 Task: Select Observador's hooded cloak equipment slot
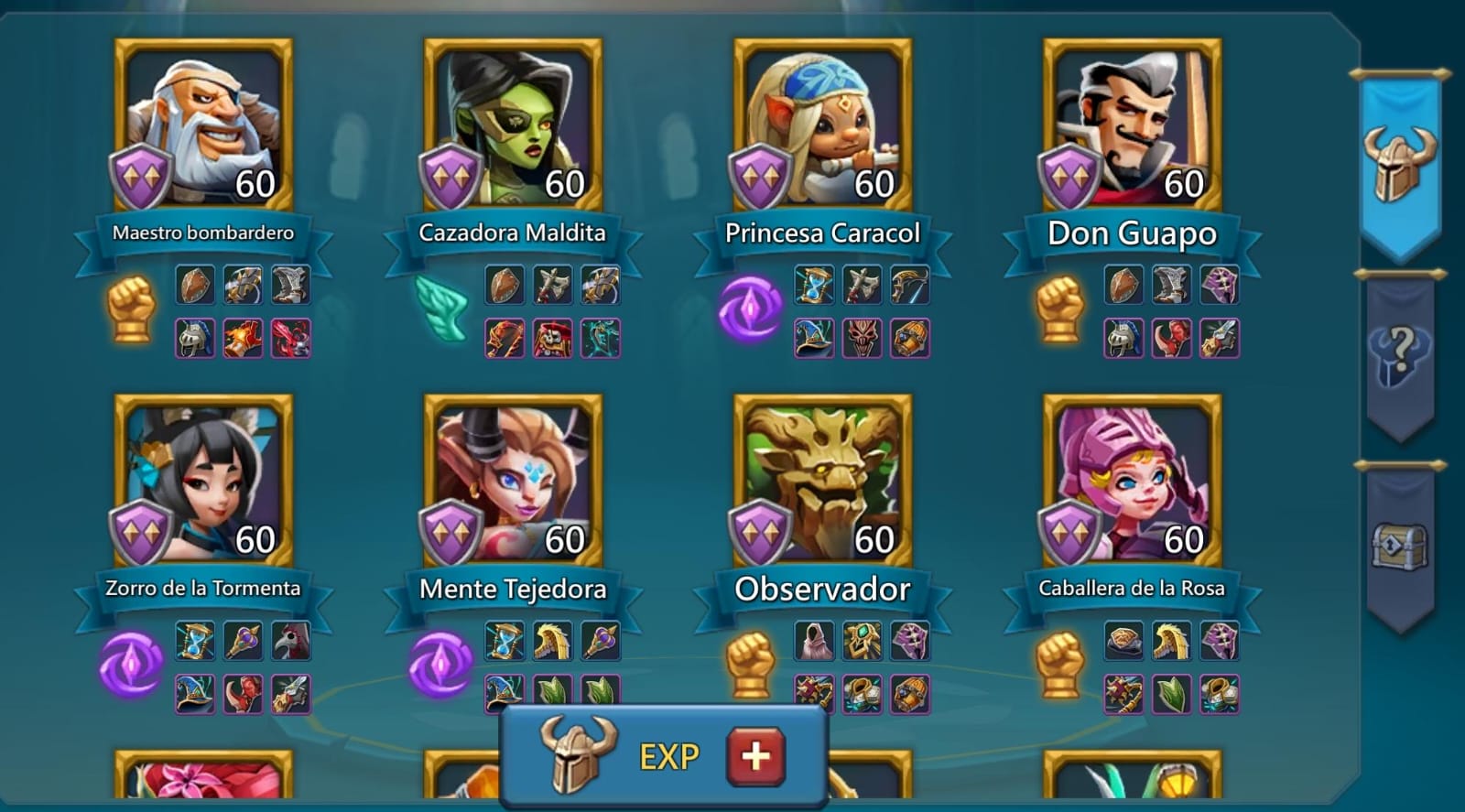point(814,641)
